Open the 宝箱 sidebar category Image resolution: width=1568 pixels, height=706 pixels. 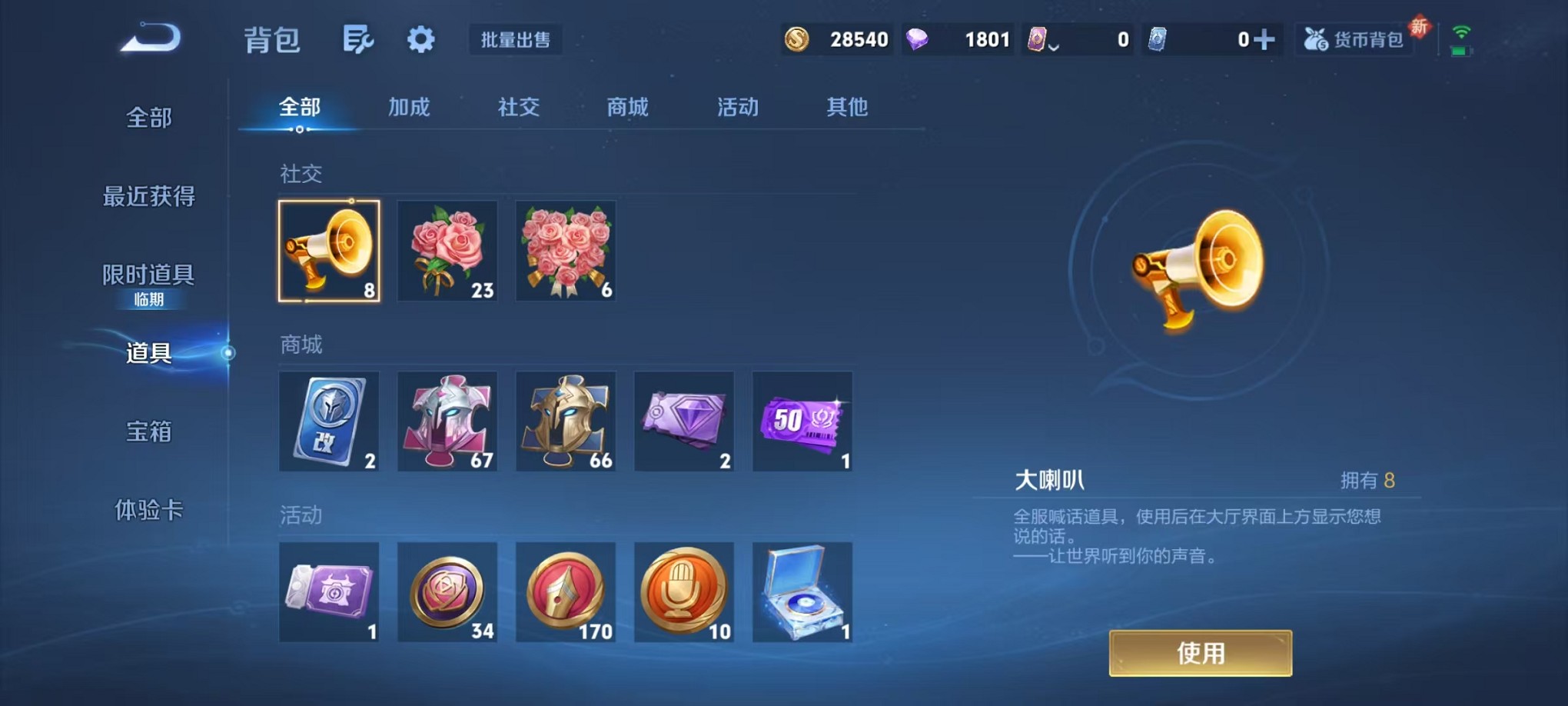(148, 433)
